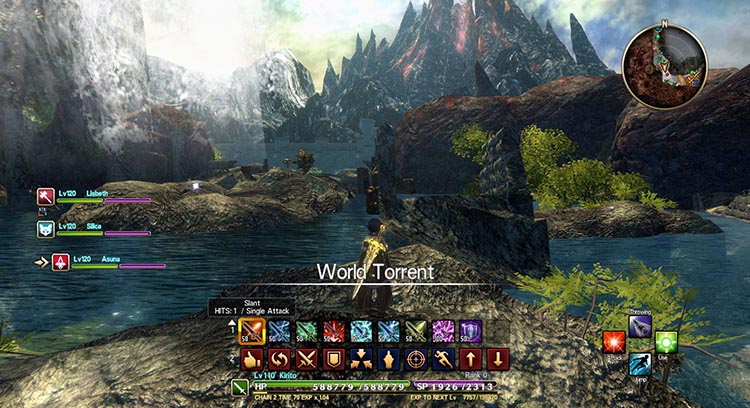Select the Throwing action icon
The width and height of the screenshot is (750, 408).
[x=640, y=324]
